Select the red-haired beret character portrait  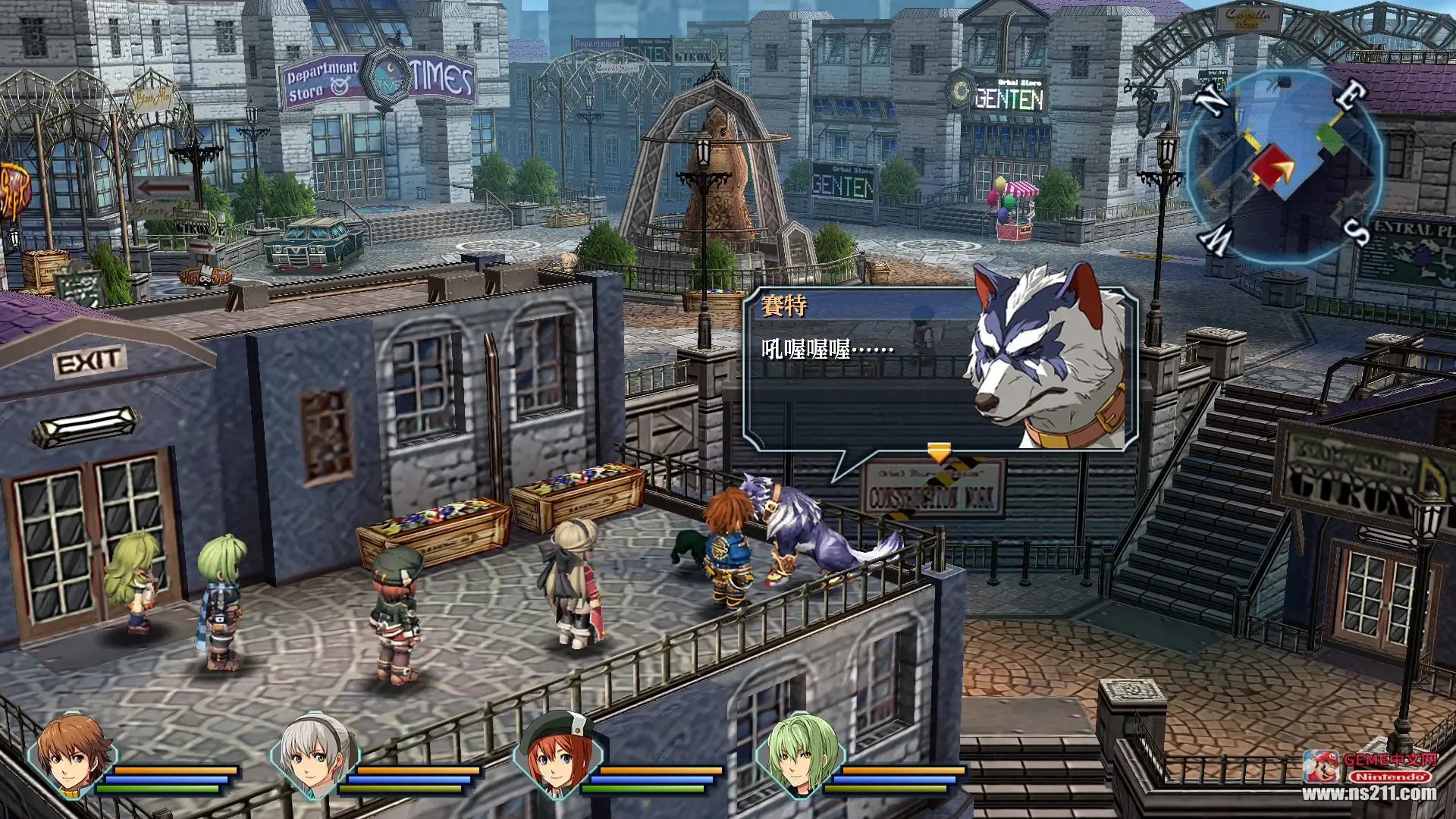pos(557,755)
